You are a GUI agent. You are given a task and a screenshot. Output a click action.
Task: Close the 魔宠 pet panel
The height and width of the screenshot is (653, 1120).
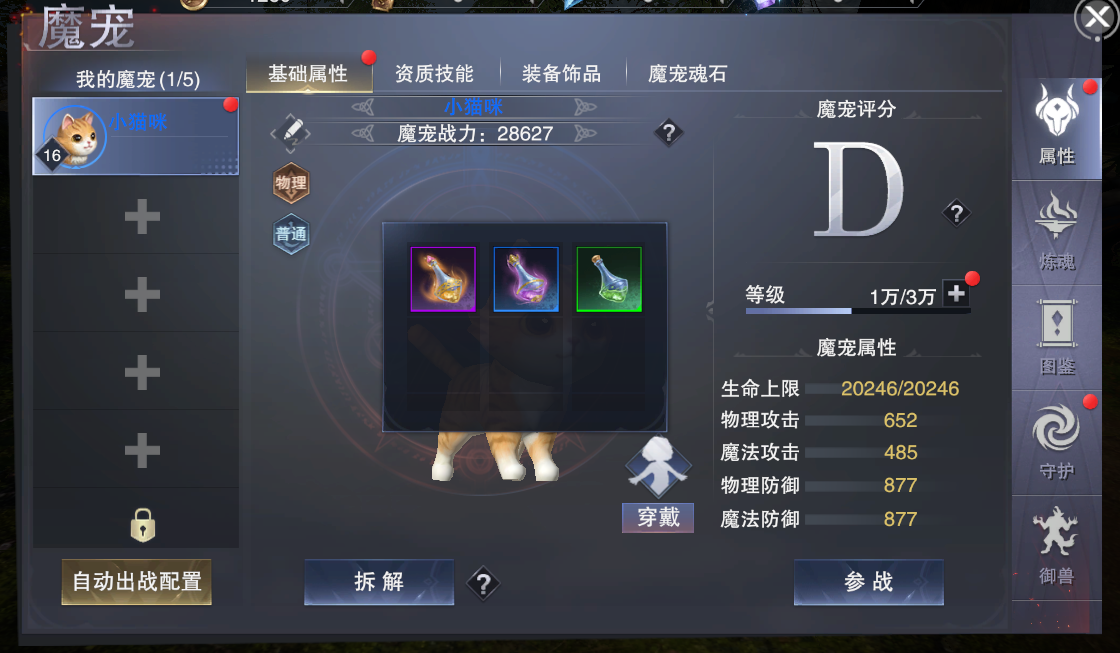pos(1096,19)
